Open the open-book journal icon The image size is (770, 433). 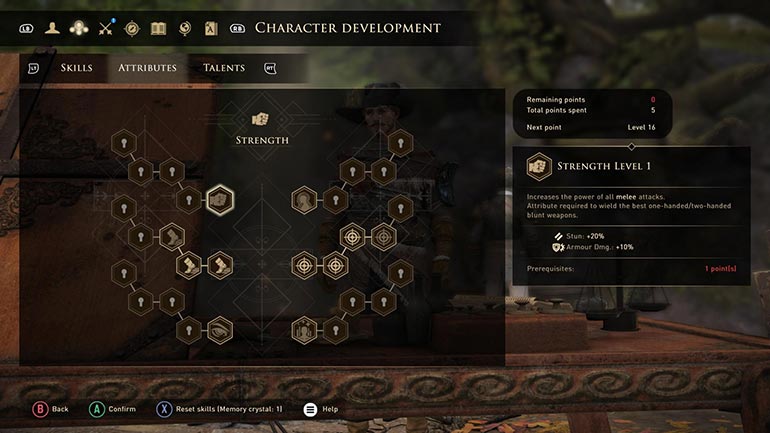pos(158,28)
